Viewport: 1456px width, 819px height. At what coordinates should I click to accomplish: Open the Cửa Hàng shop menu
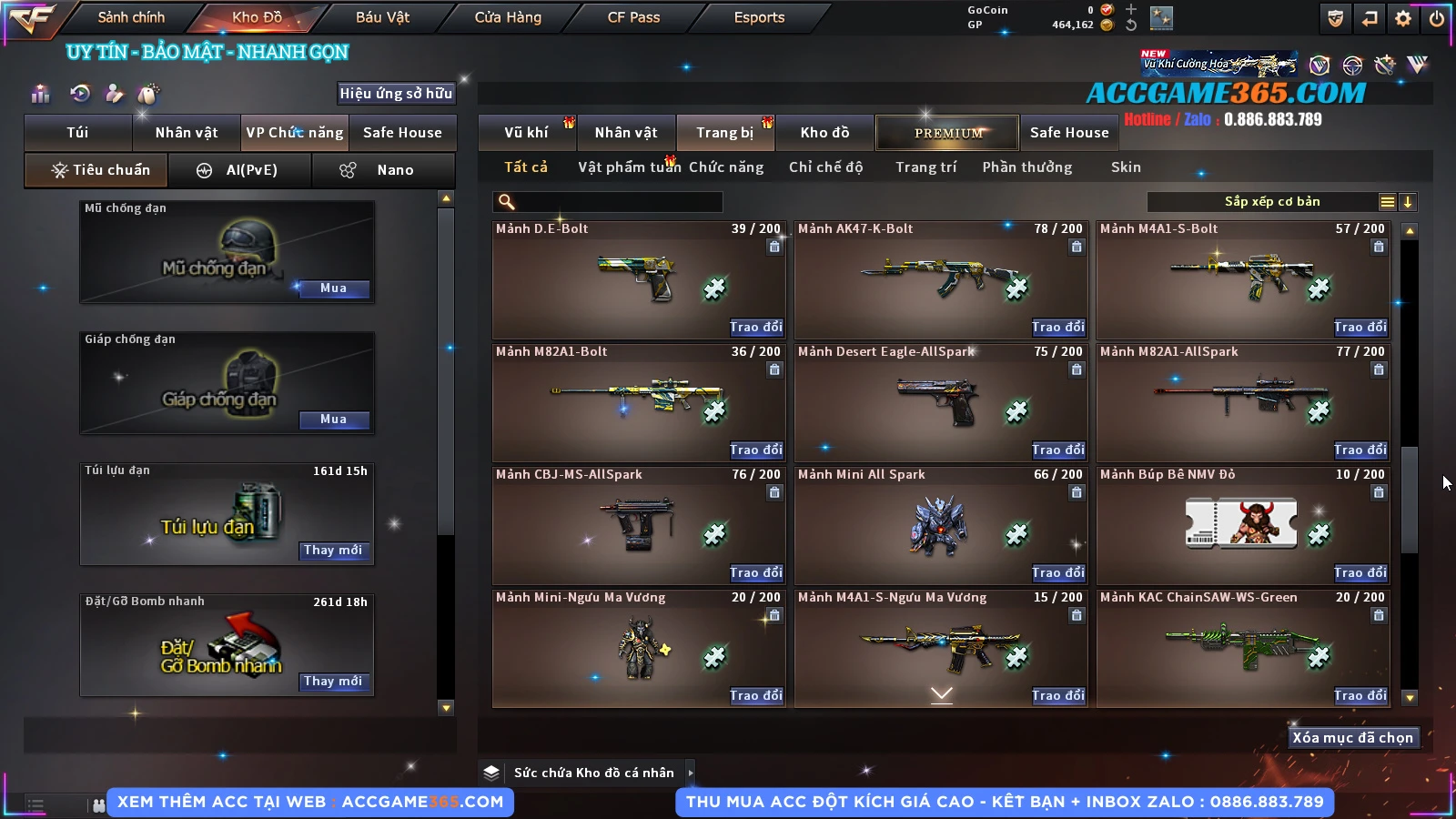click(x=508, y=17)
